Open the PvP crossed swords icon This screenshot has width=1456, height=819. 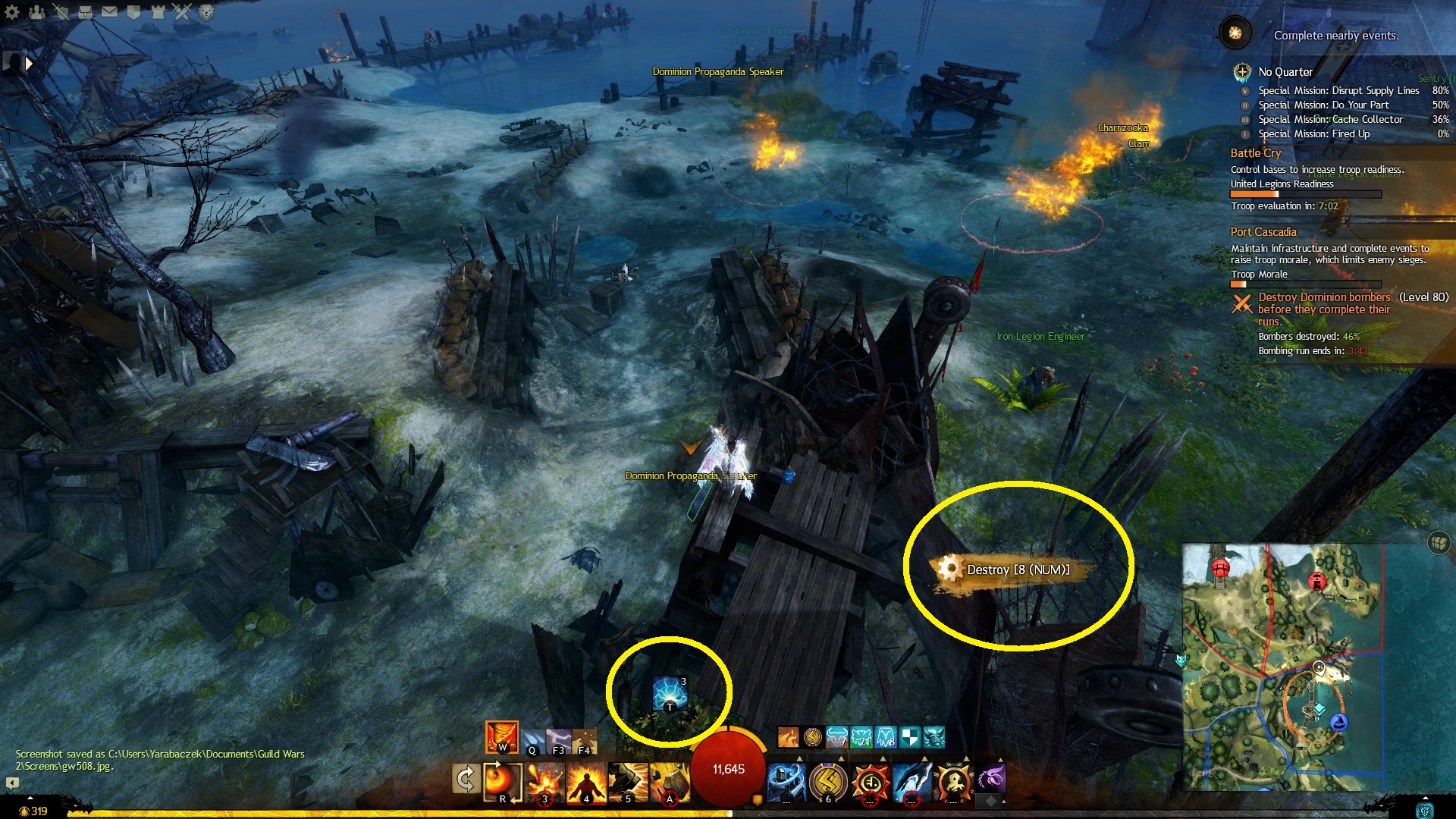(182, 11)
